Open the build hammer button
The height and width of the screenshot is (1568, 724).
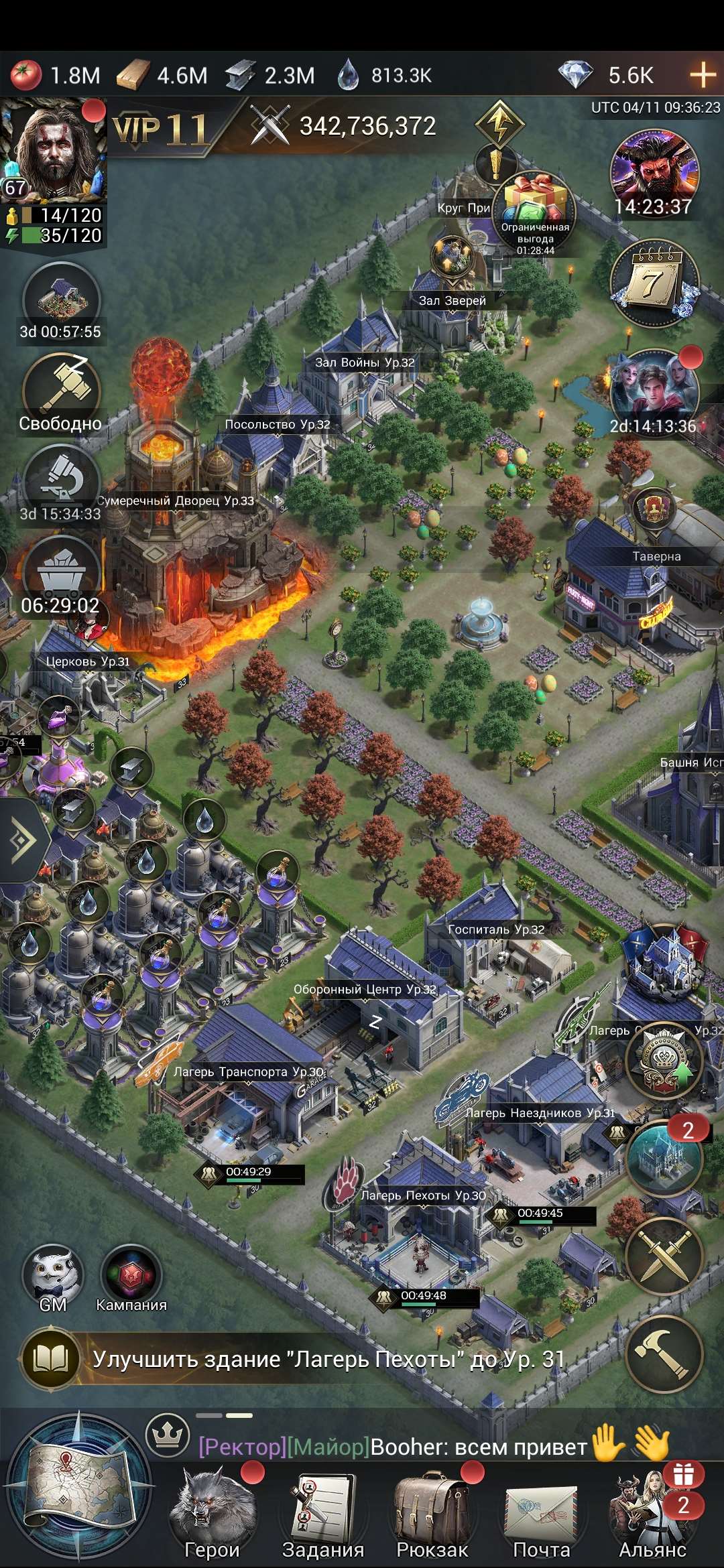click(x=664, y=1355)
